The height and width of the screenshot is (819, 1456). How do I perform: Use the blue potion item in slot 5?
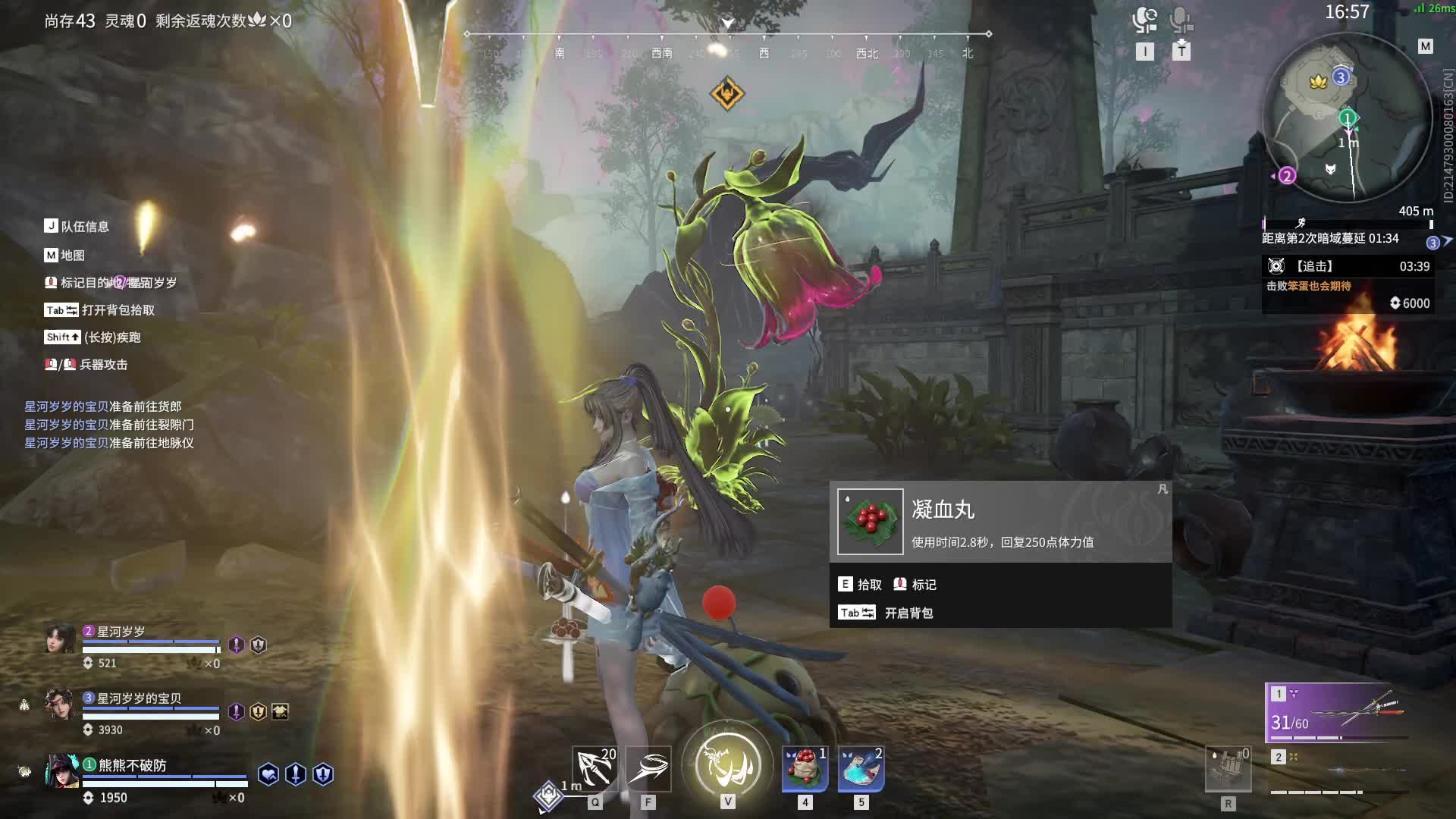861,769
